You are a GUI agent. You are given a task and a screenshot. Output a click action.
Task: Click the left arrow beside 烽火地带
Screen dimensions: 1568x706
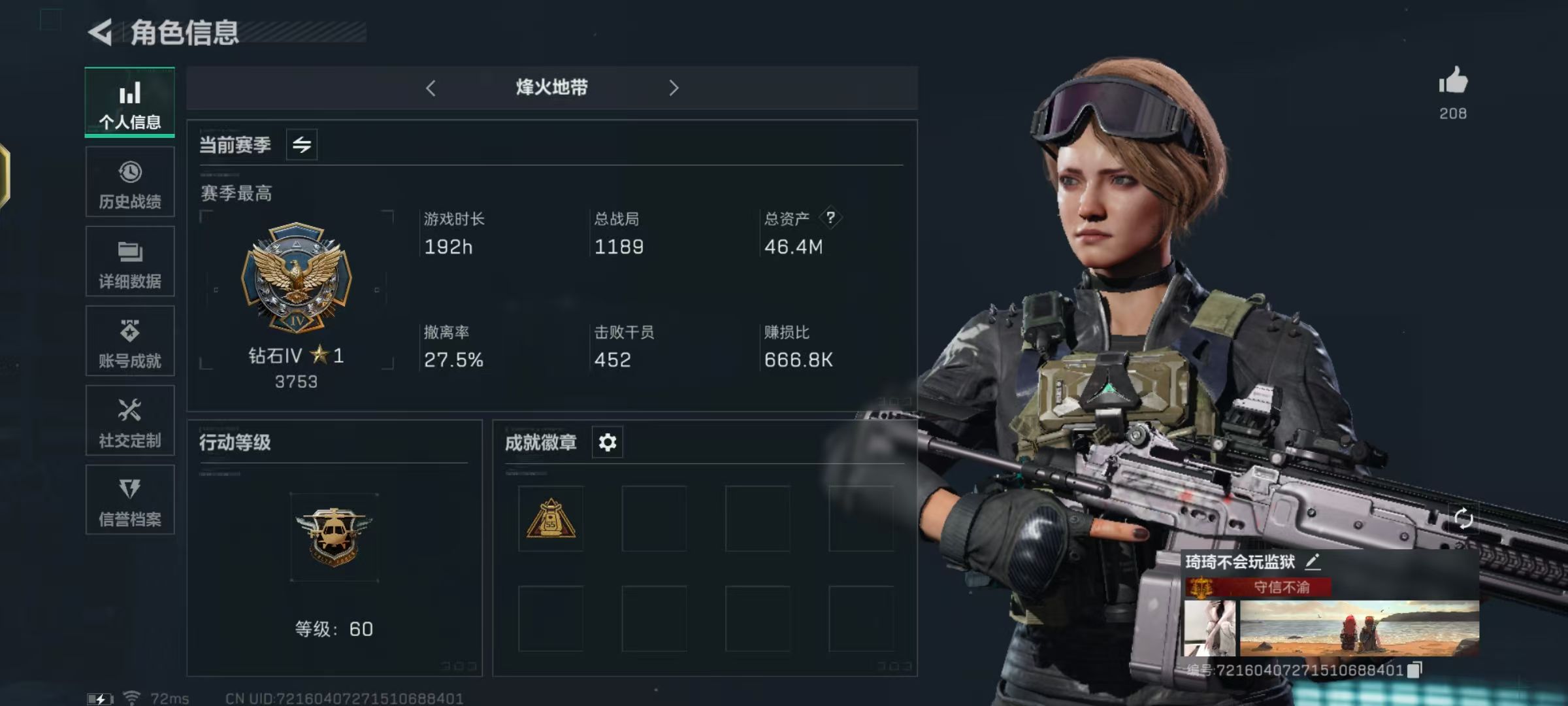tap(431, 88)
